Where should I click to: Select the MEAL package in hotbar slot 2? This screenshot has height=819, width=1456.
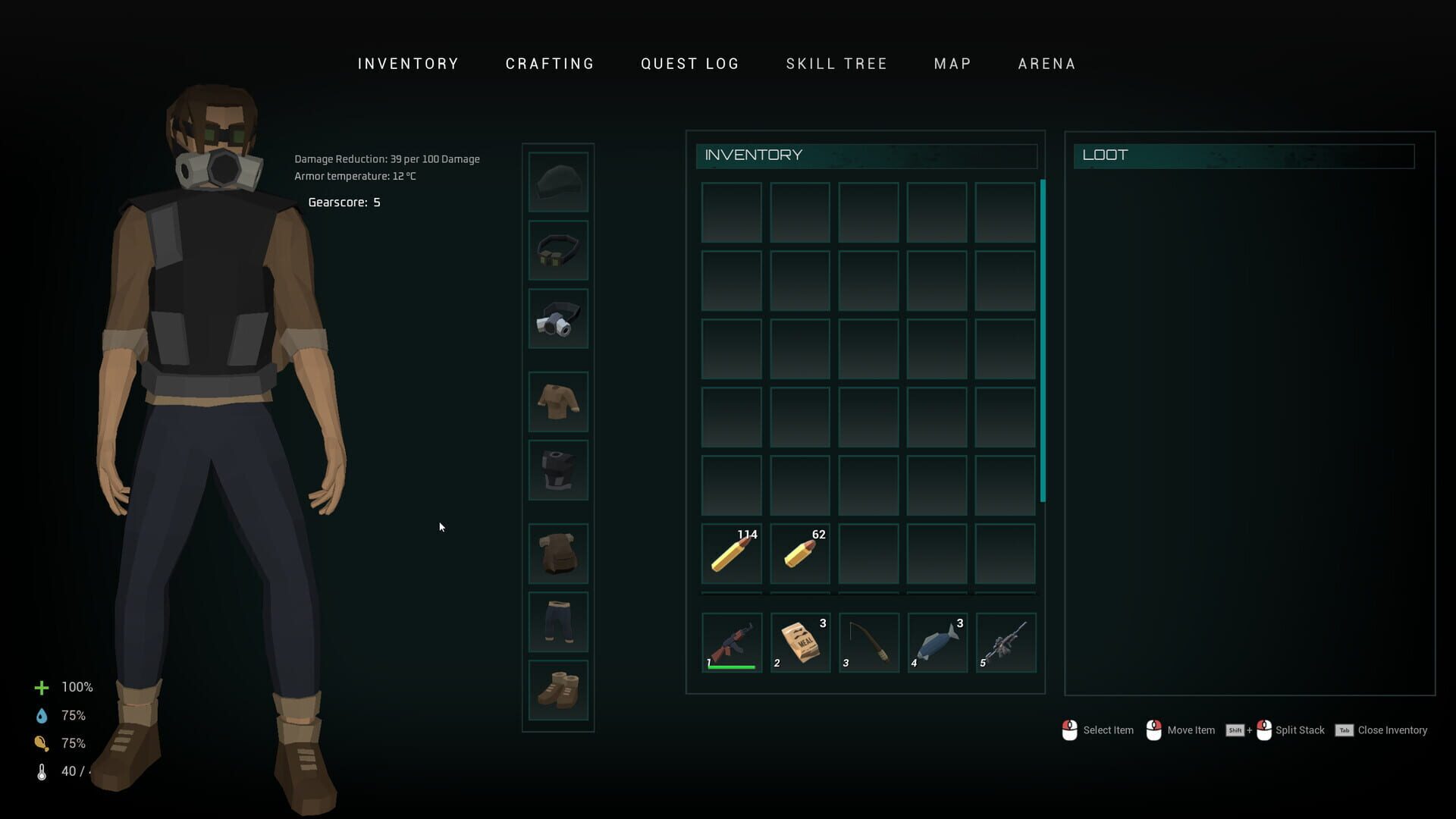[799, 641]
